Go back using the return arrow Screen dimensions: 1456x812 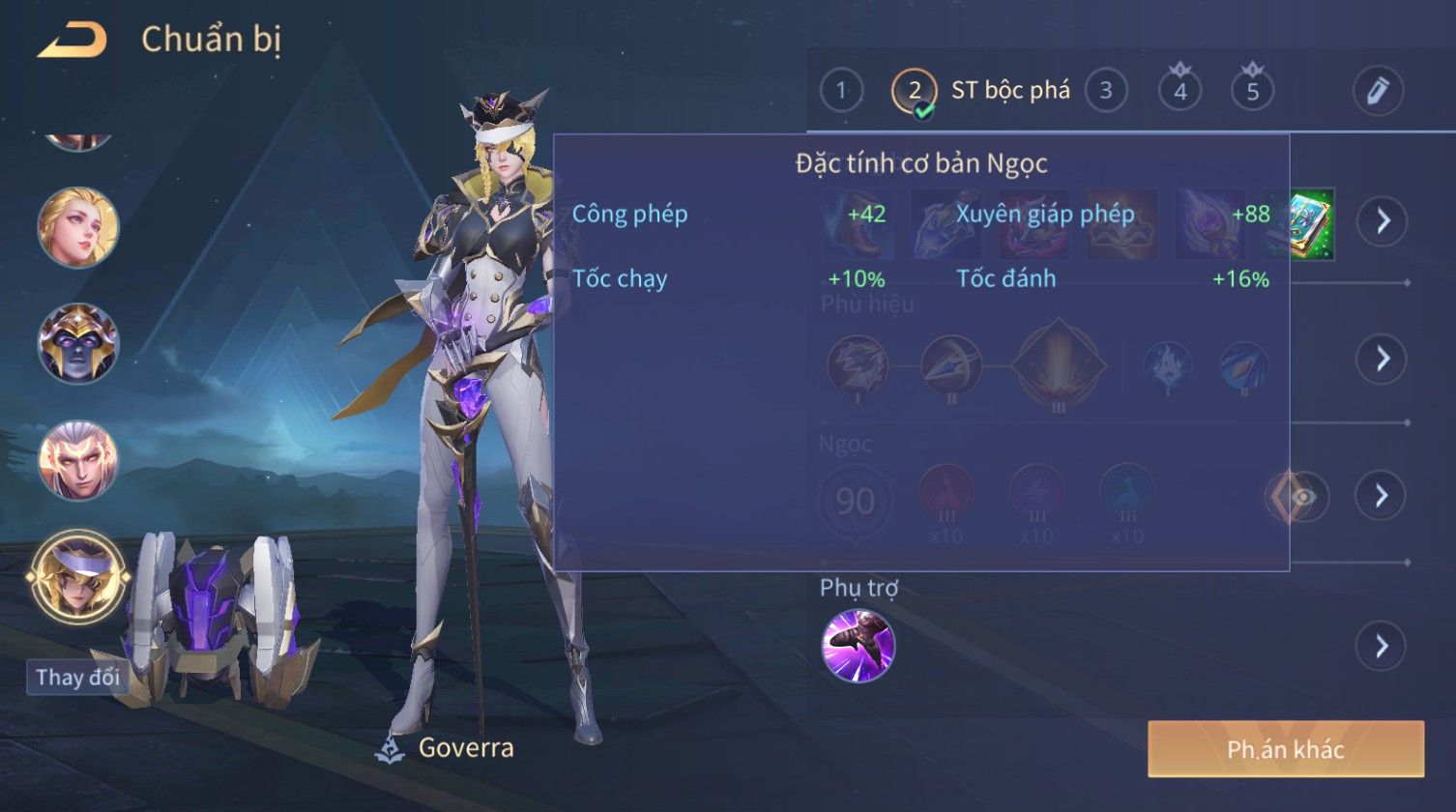pos(72,41)
